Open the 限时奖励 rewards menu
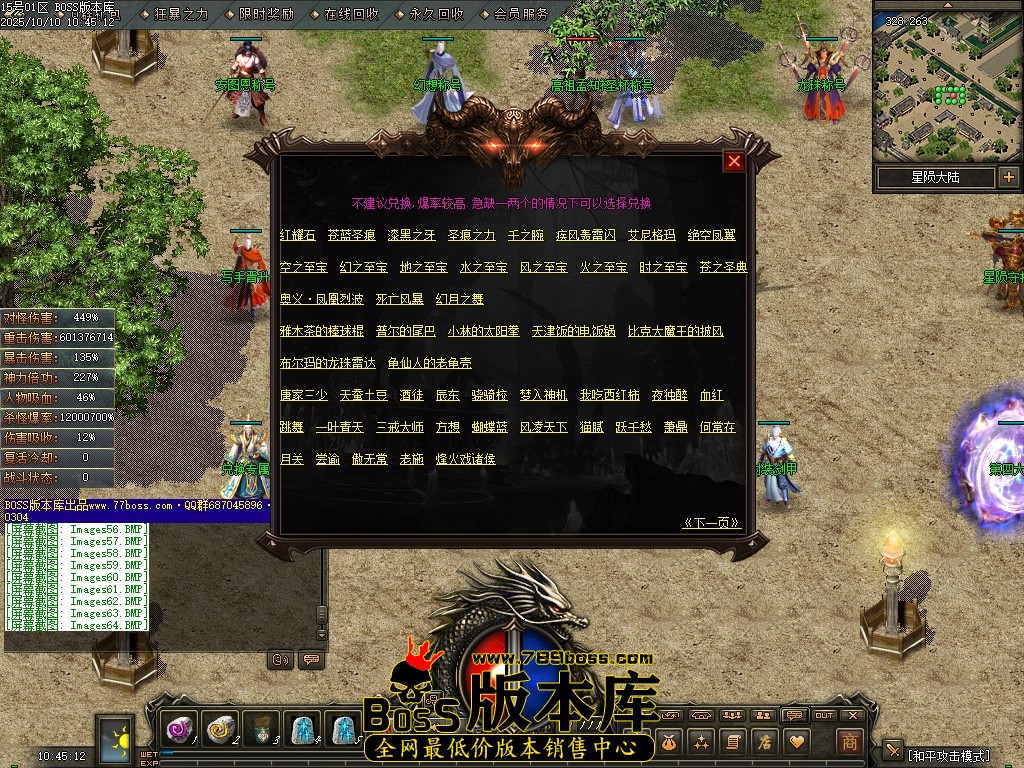 click(266, 14)
